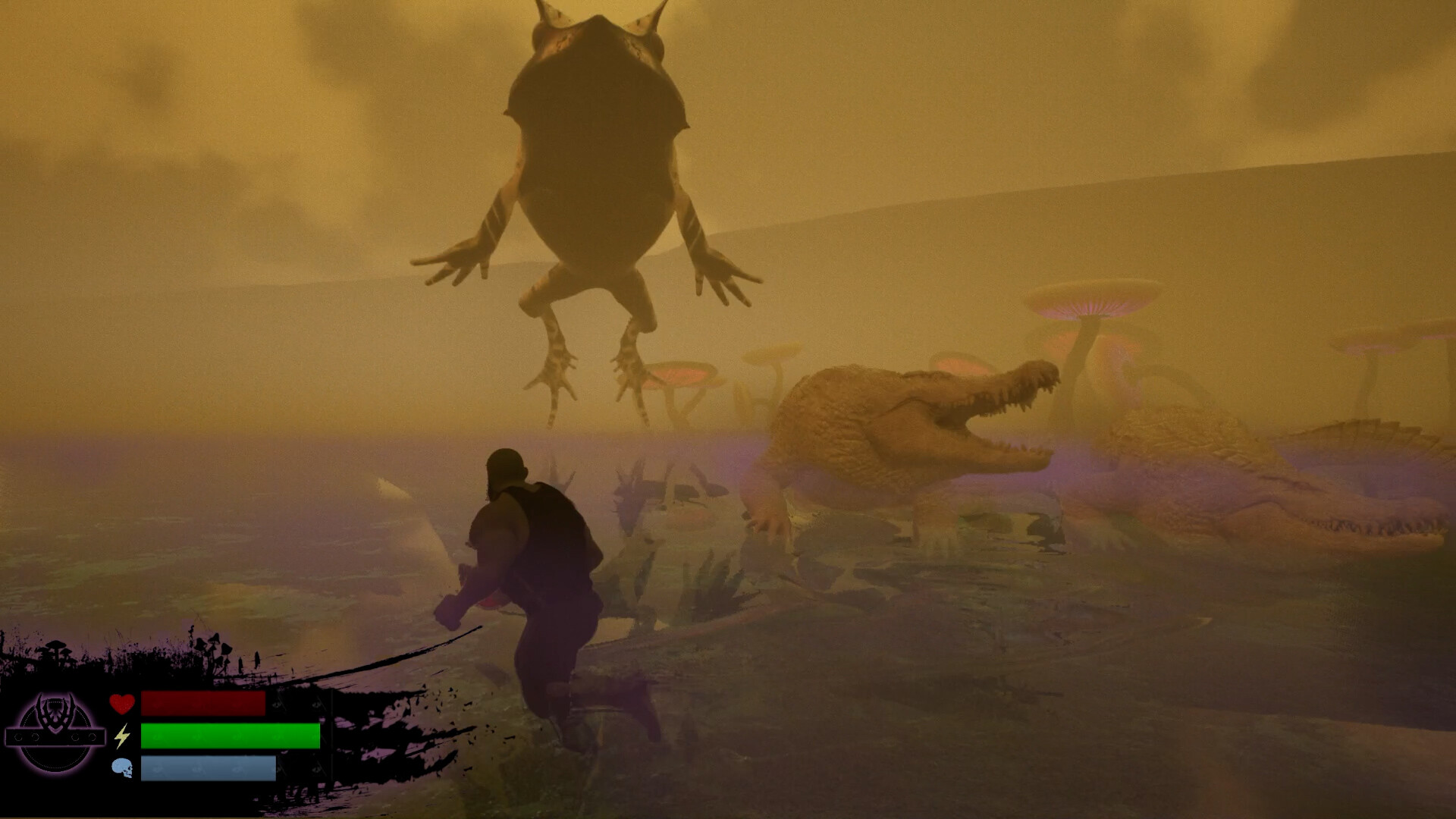1456x819 pixels.
Task: Click the red health bar
Action: click(205, 703)
